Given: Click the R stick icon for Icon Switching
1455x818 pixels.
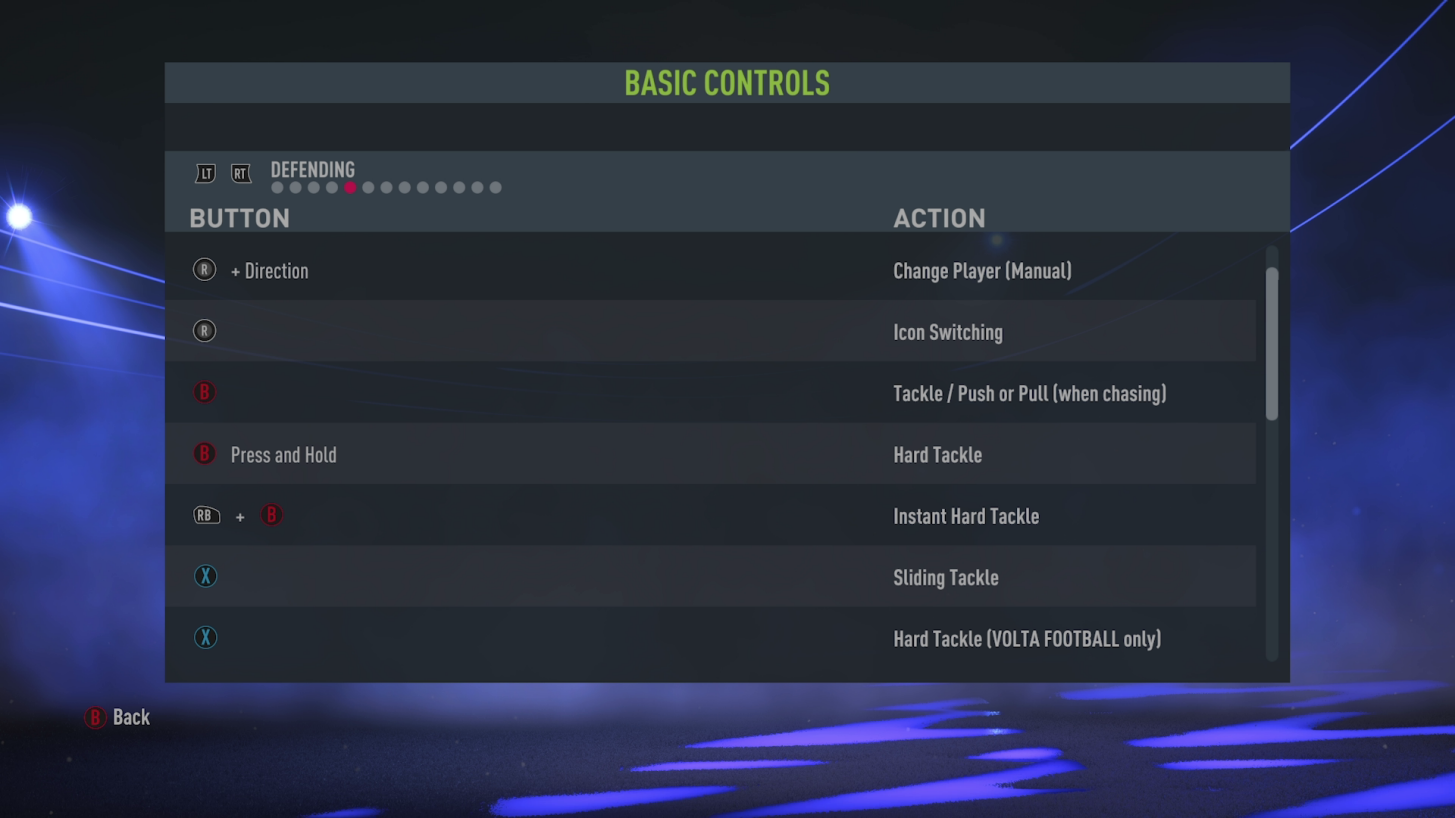Looking at the screenshot, I should [x=204, y=330].
